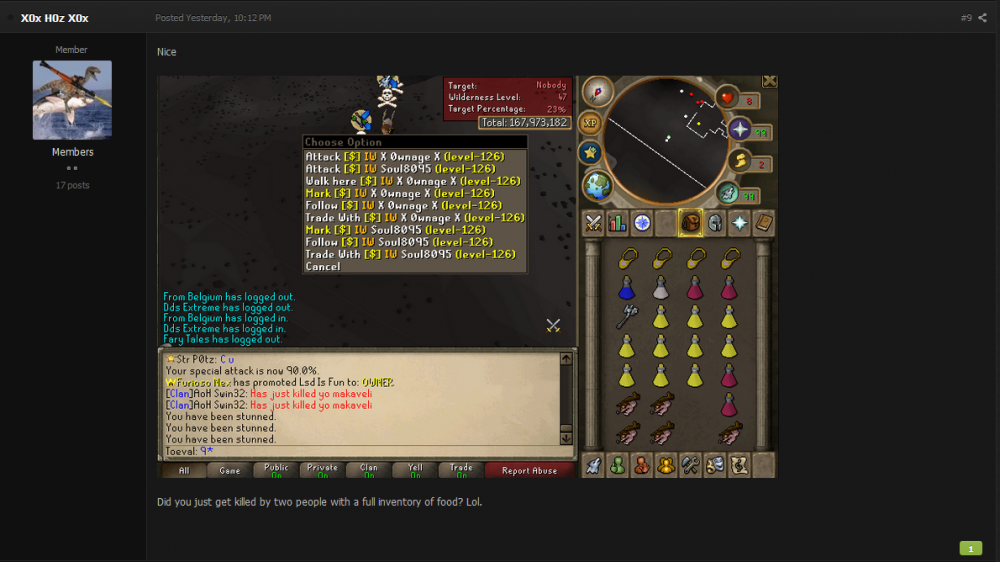Toggle the Clan chat filter

[x=369, y=470]
